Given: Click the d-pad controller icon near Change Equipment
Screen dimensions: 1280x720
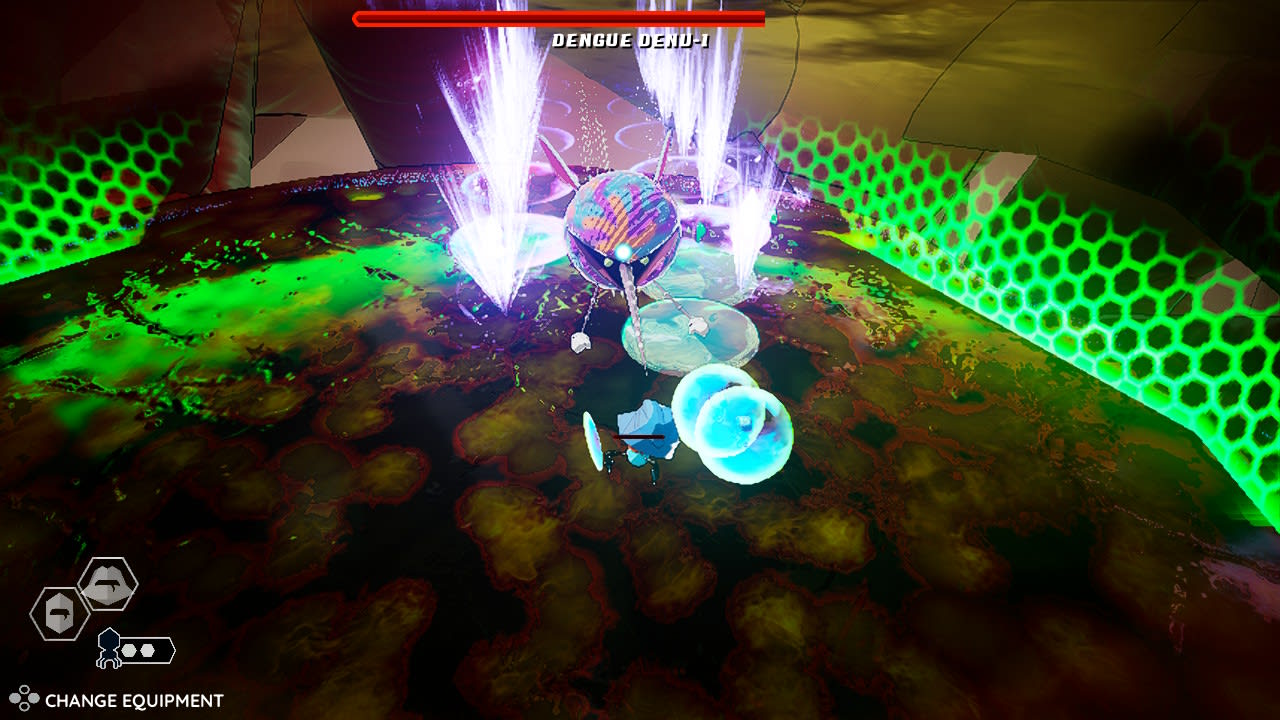Looking at the screenshot, I should [24, 697].
